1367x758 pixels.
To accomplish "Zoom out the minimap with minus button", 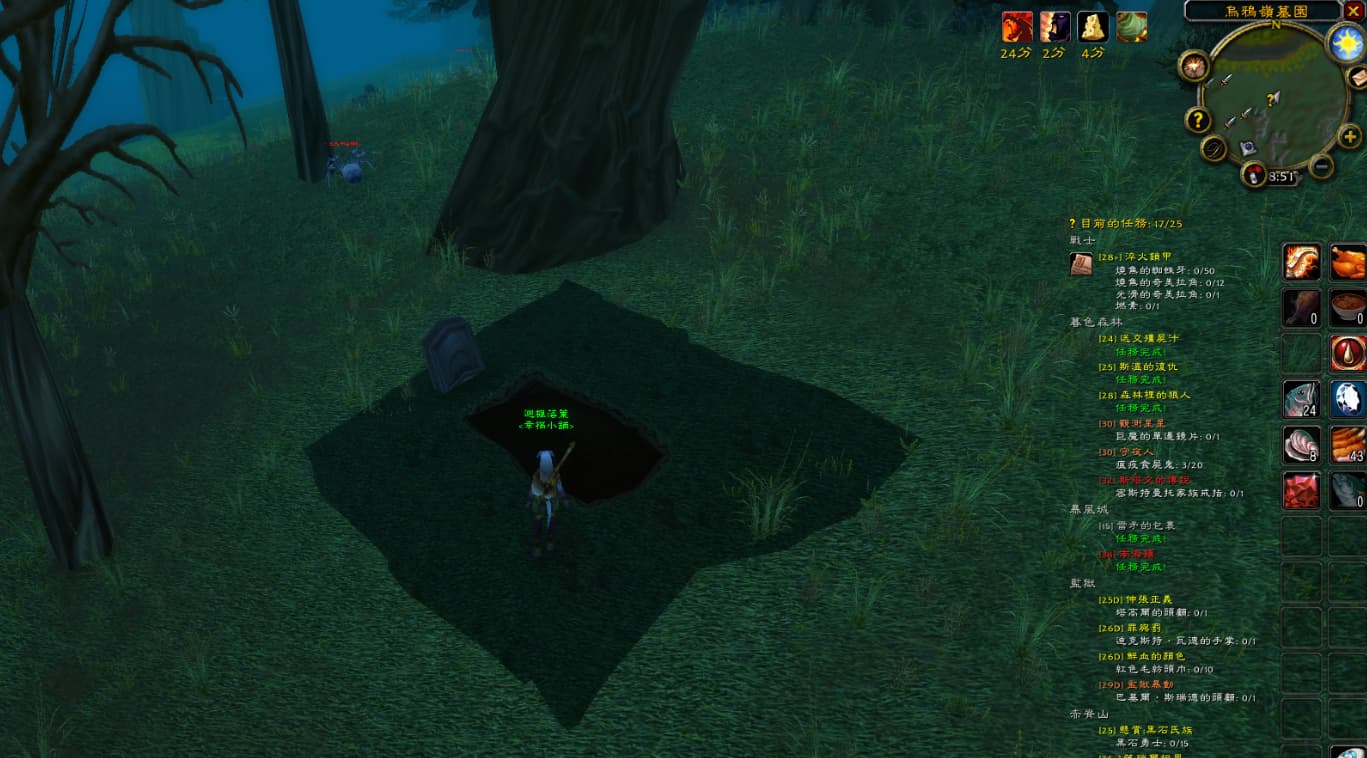I will [1321, 166].
